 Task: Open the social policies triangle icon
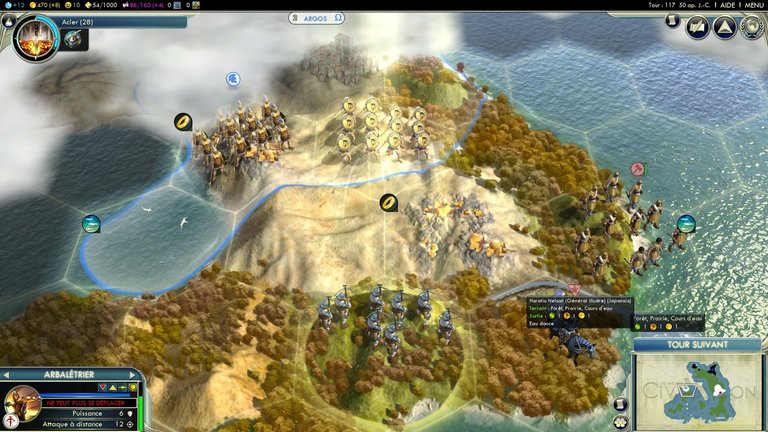click(x=724, y=27)
